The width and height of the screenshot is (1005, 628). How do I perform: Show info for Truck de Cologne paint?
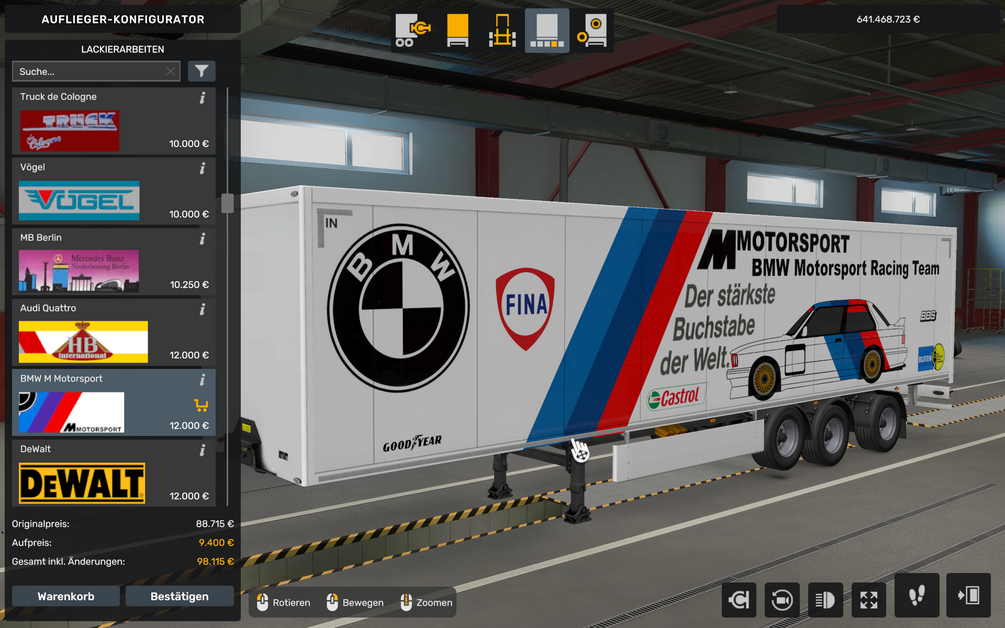(x=202, y=98)
